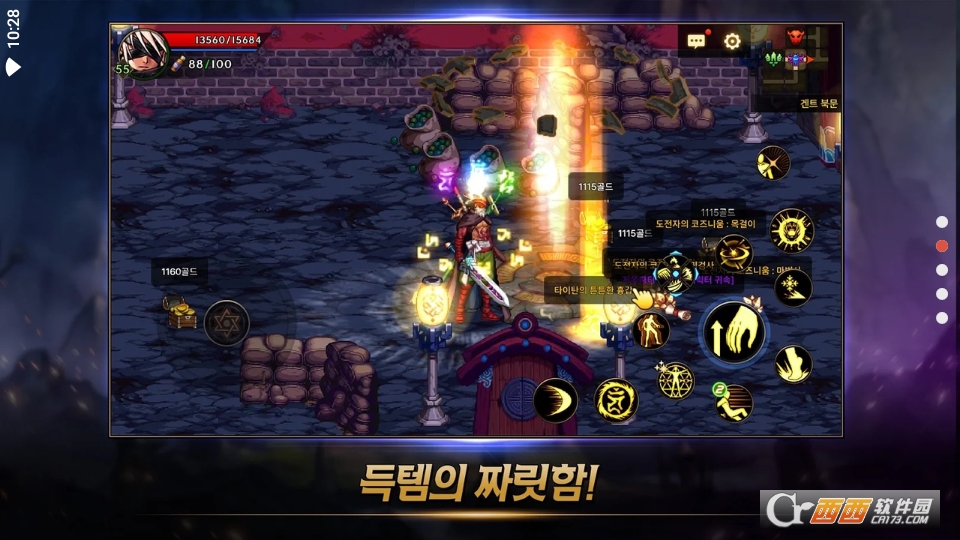Use the standing figure buff skill
This screenshot has height=540, width=960.
(651, 330)
